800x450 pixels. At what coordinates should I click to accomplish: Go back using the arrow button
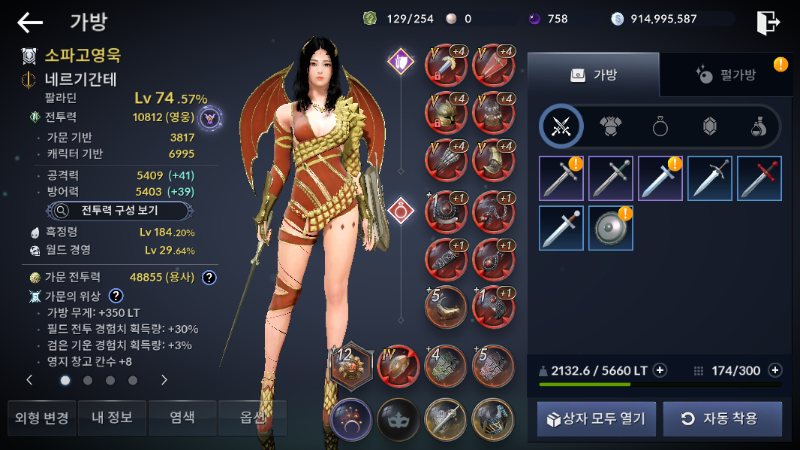[30, 21]
